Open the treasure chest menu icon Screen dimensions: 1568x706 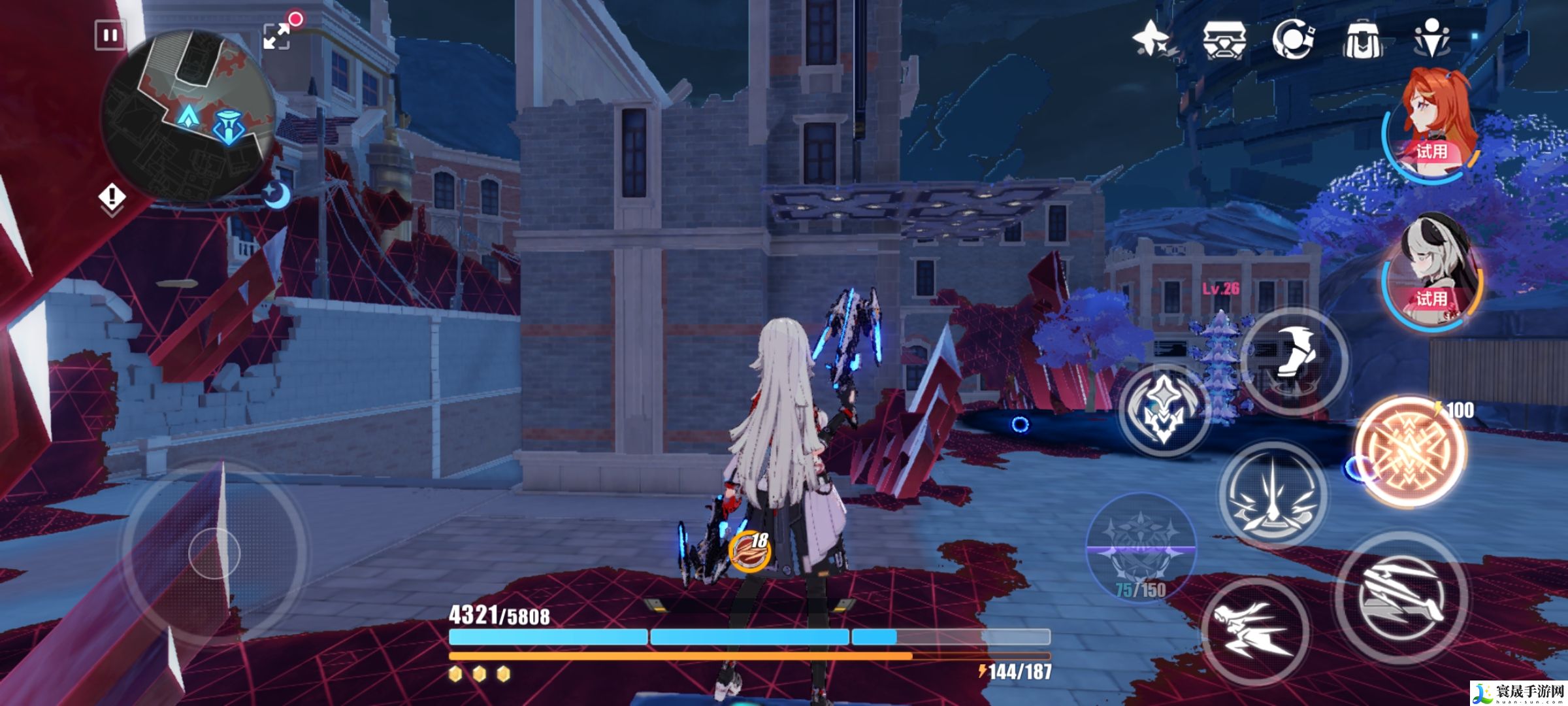(x=1224, y=39)
